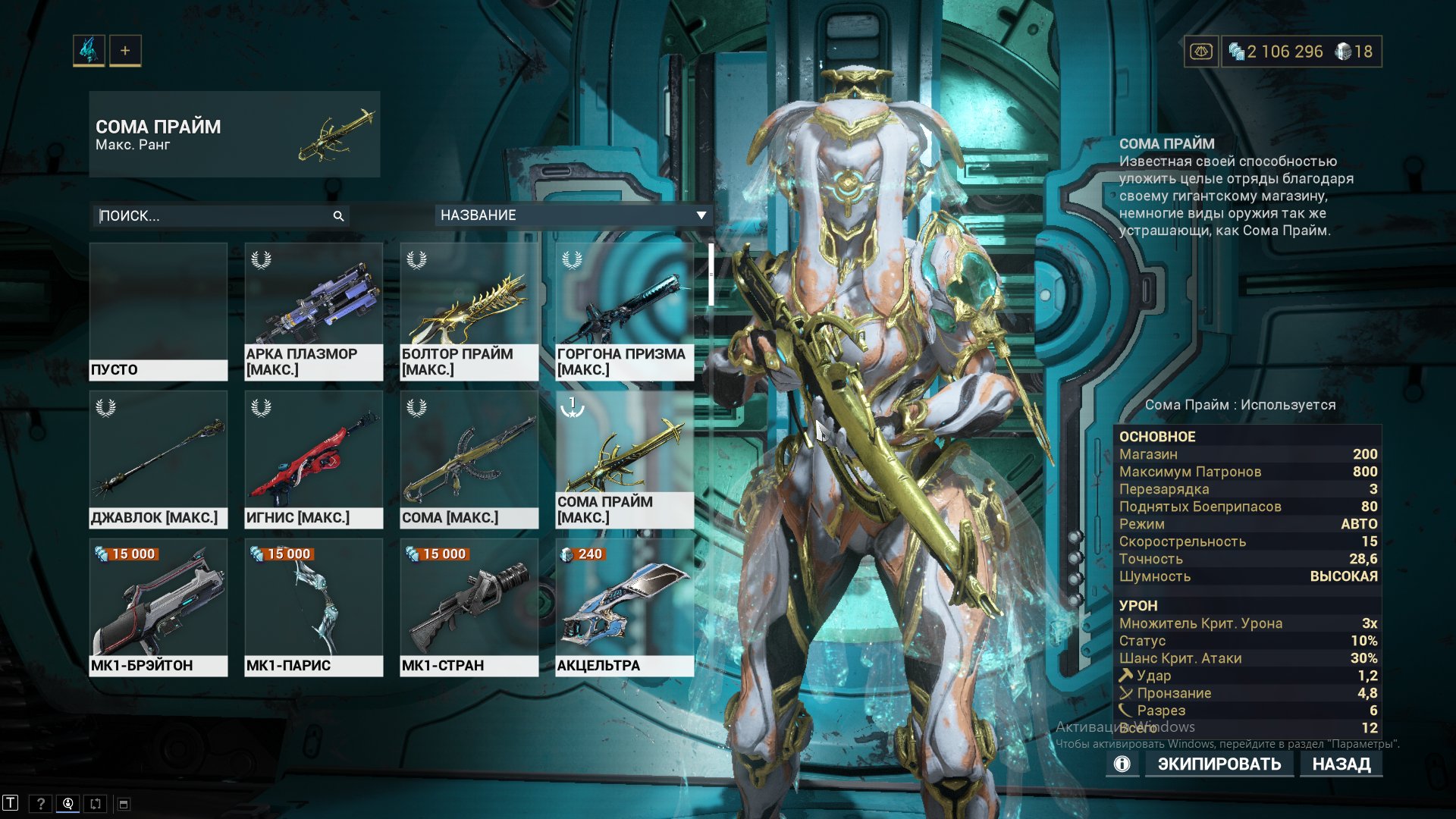Pick the ГОРГОНА ПРИЗМА weapon tile
The height and width of the screenshot is (819, 1456).
[625, 311]
